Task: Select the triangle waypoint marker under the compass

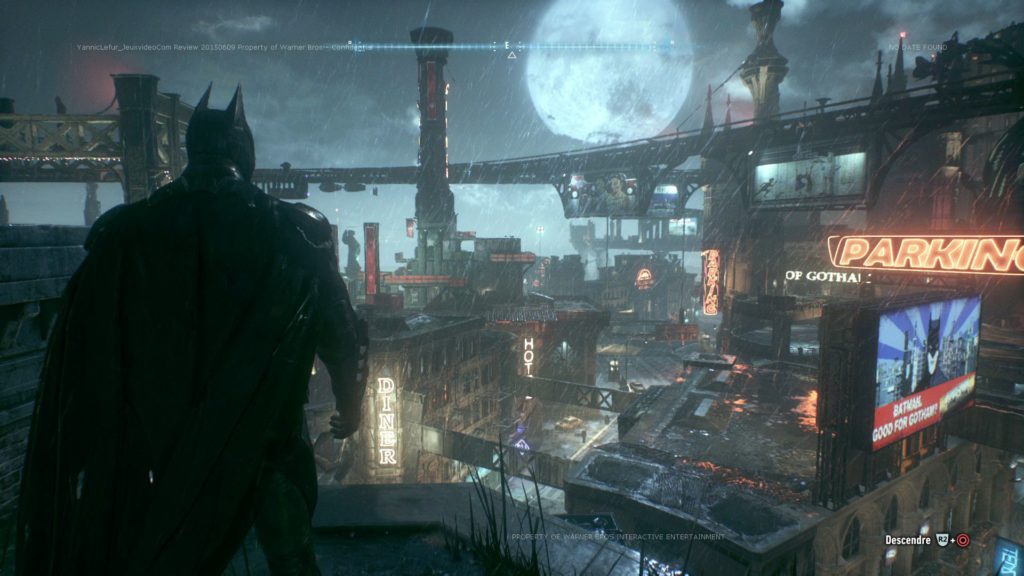Action: [x=512, y=54]
